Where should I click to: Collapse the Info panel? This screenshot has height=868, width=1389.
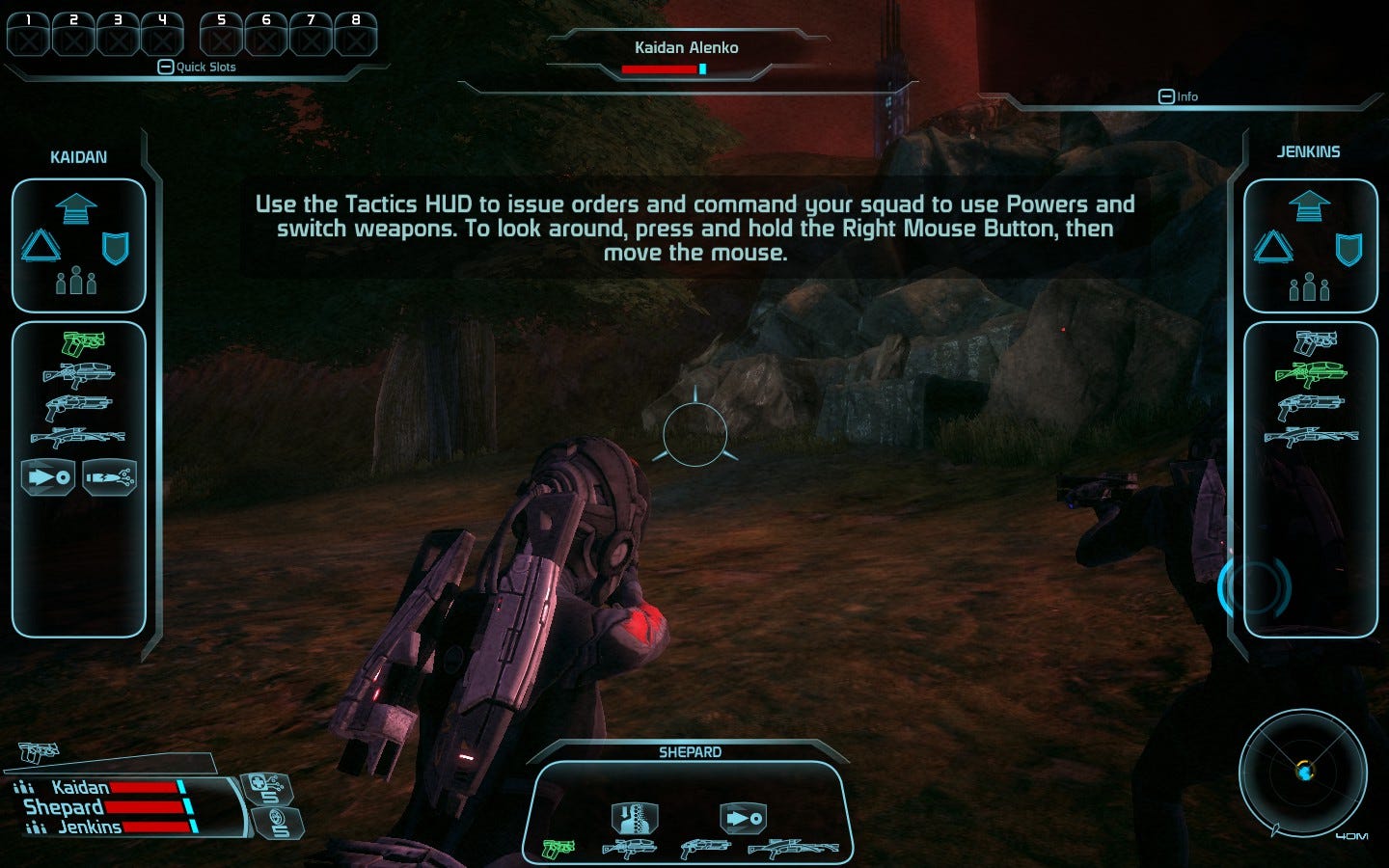[1166, 96]
